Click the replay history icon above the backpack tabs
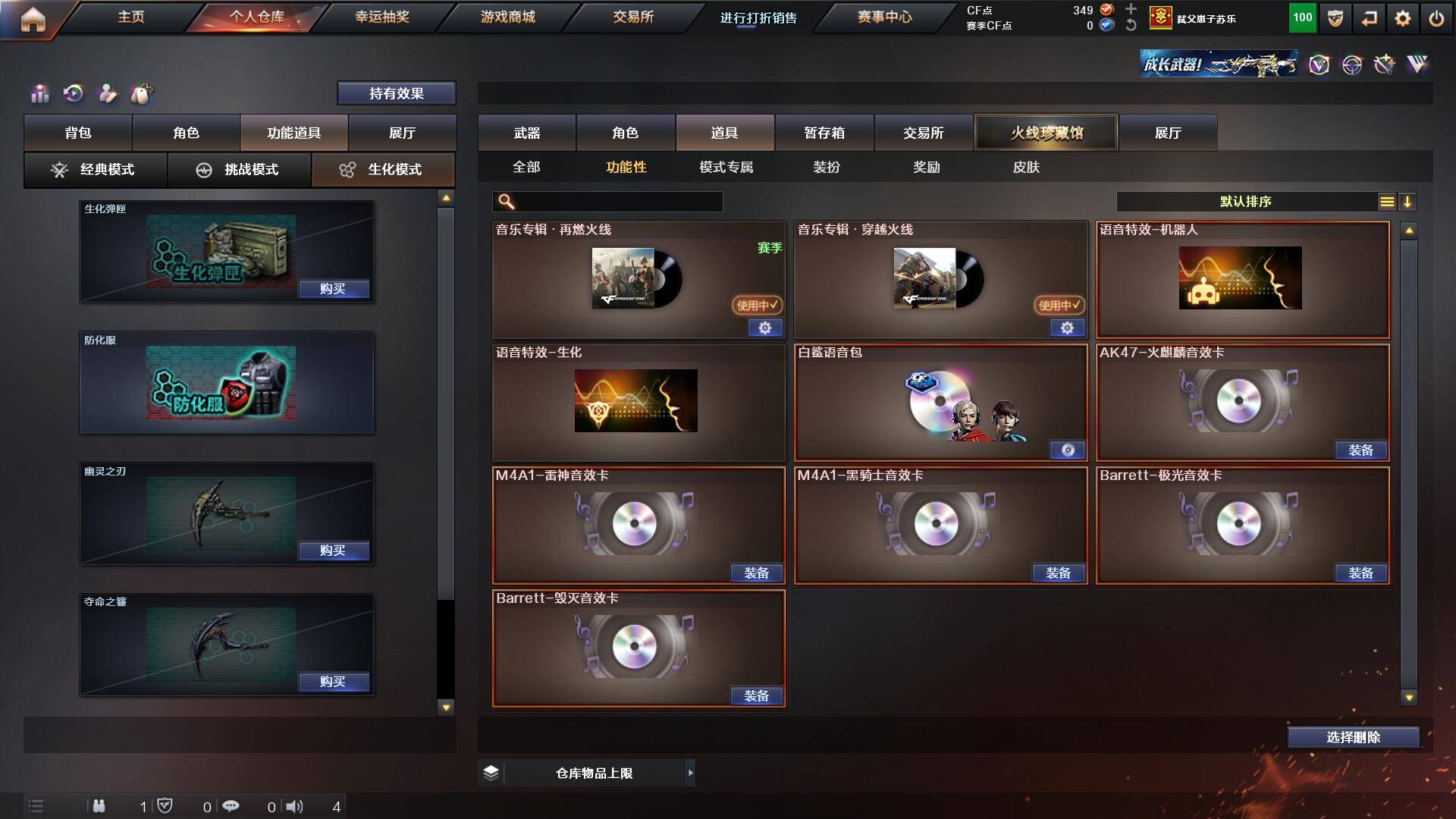 point(72,94)
